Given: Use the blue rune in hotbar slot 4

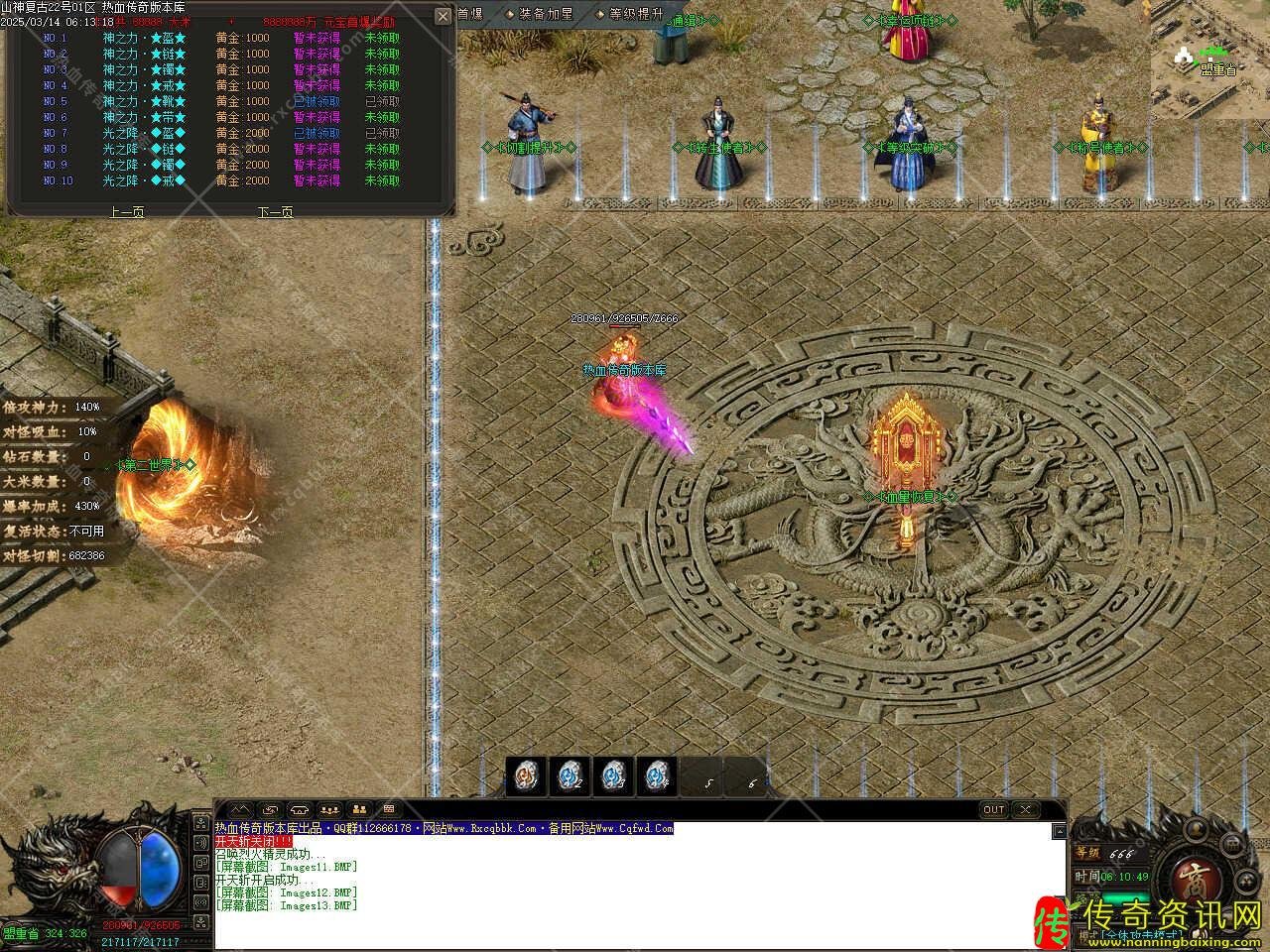Looking at the screenshot, I should click(657, 774).
